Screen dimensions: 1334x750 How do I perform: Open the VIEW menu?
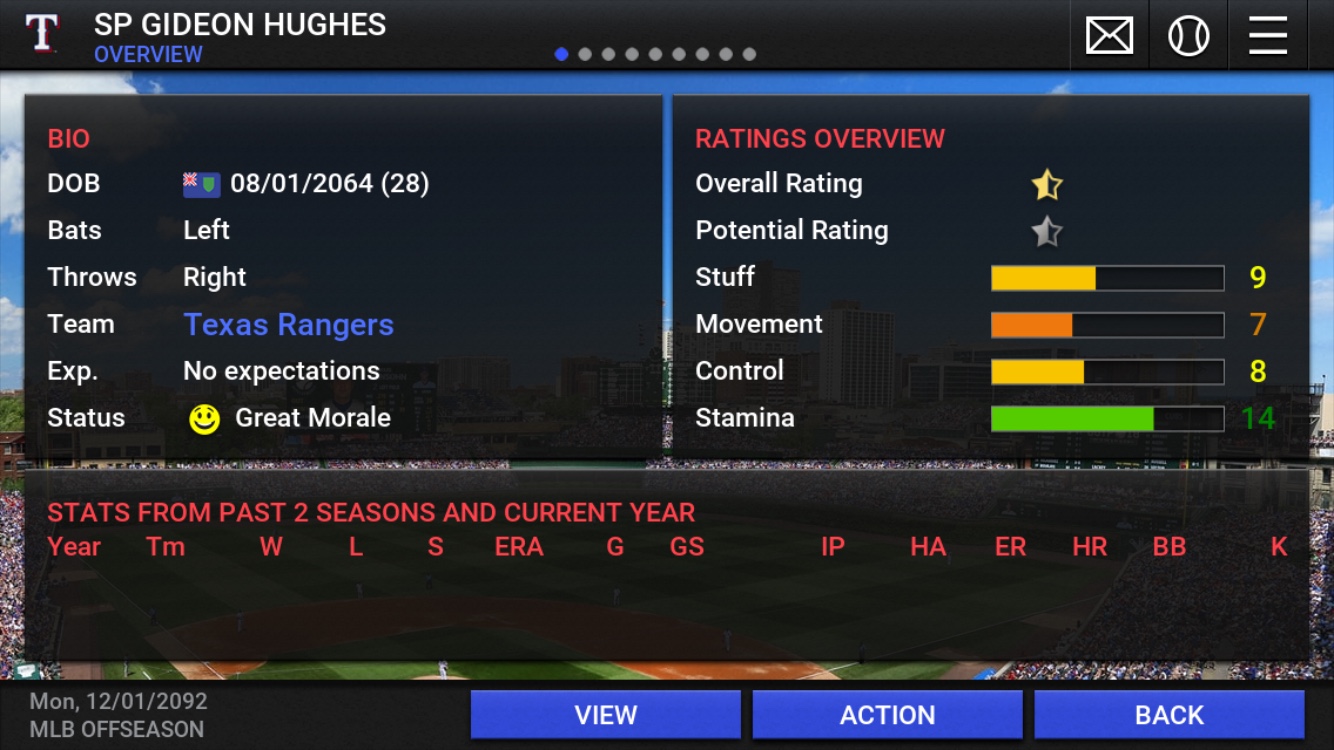(x=605, y=715)
